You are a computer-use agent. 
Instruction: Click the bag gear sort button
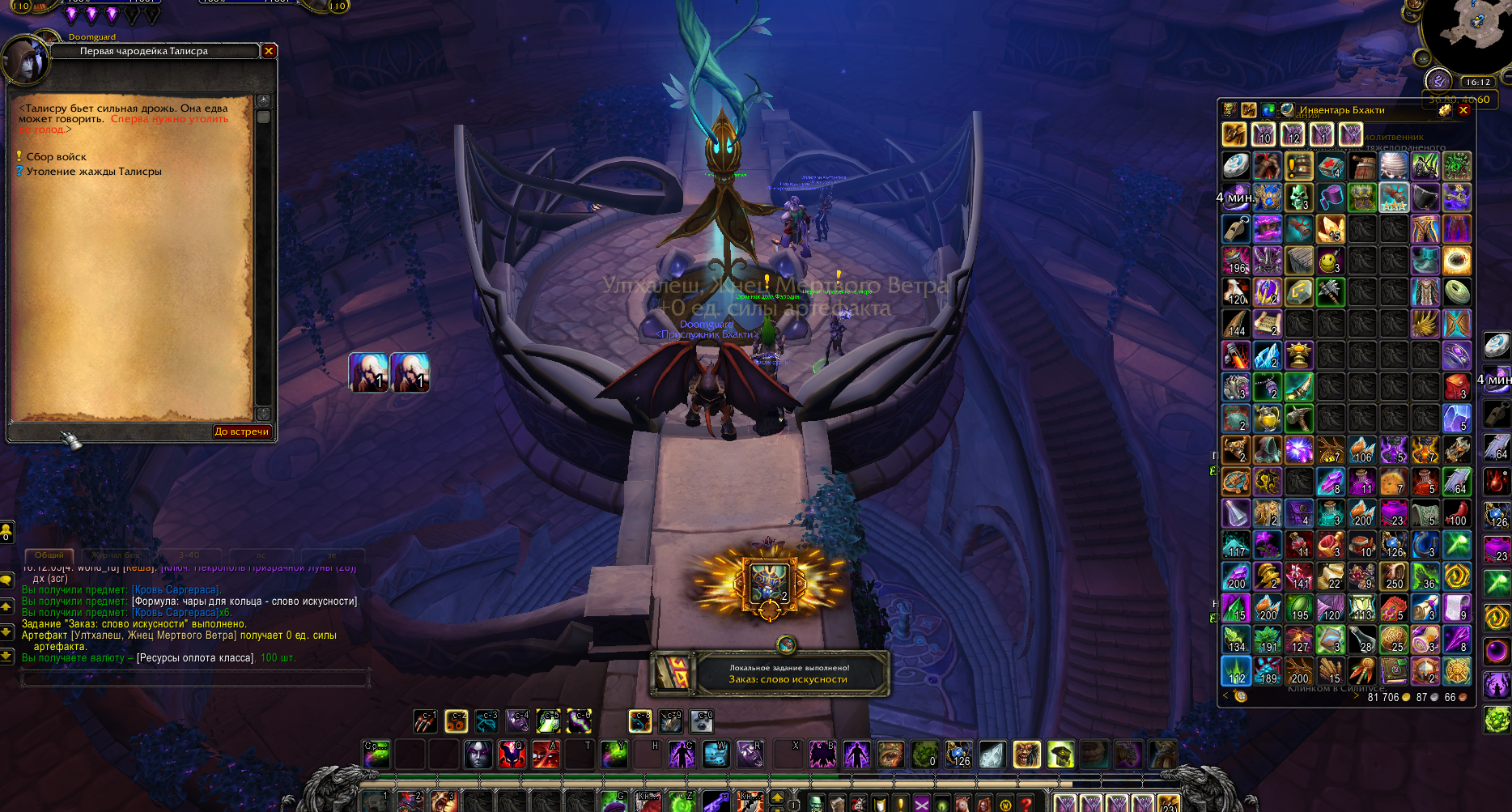(x=1445, y=110)
